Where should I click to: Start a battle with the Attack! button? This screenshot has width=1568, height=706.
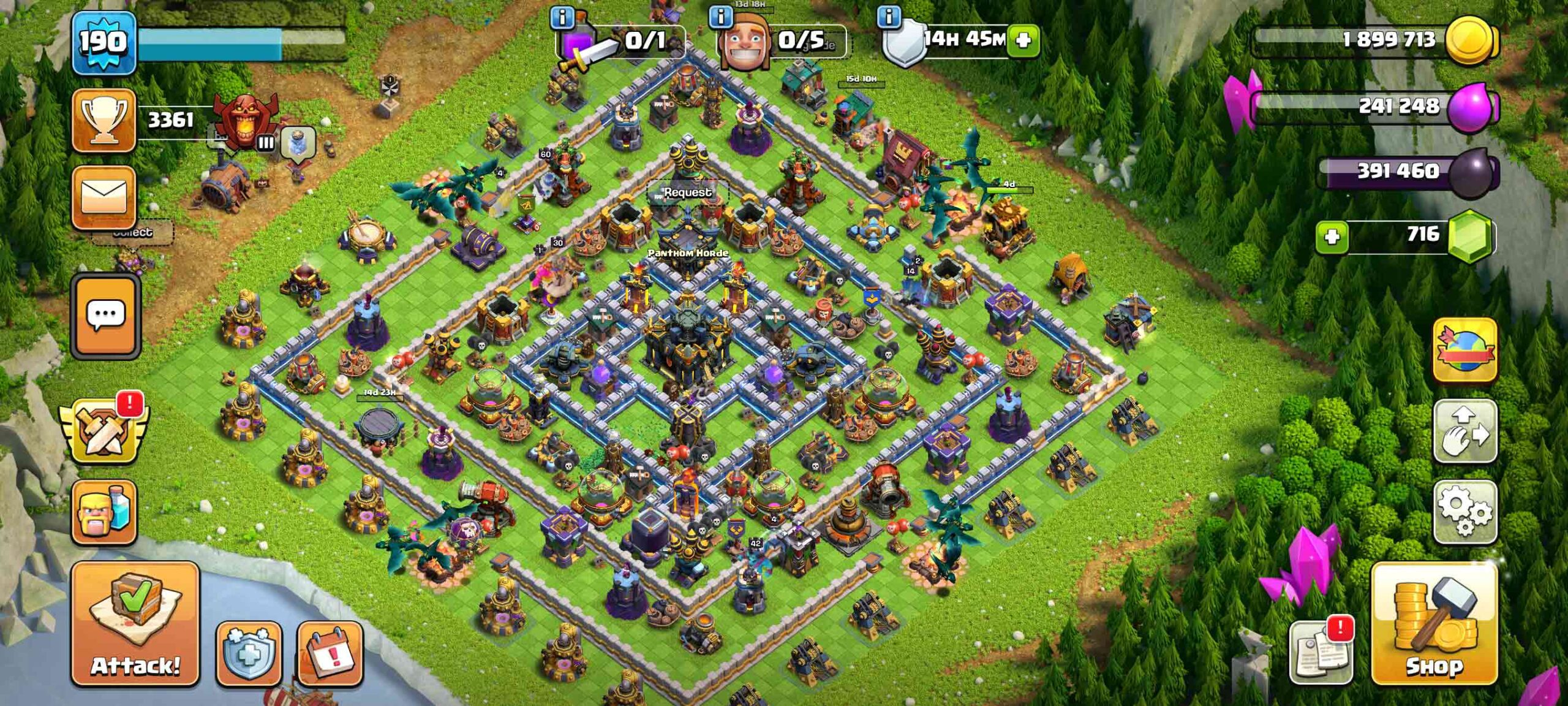[x=135, y=623]
